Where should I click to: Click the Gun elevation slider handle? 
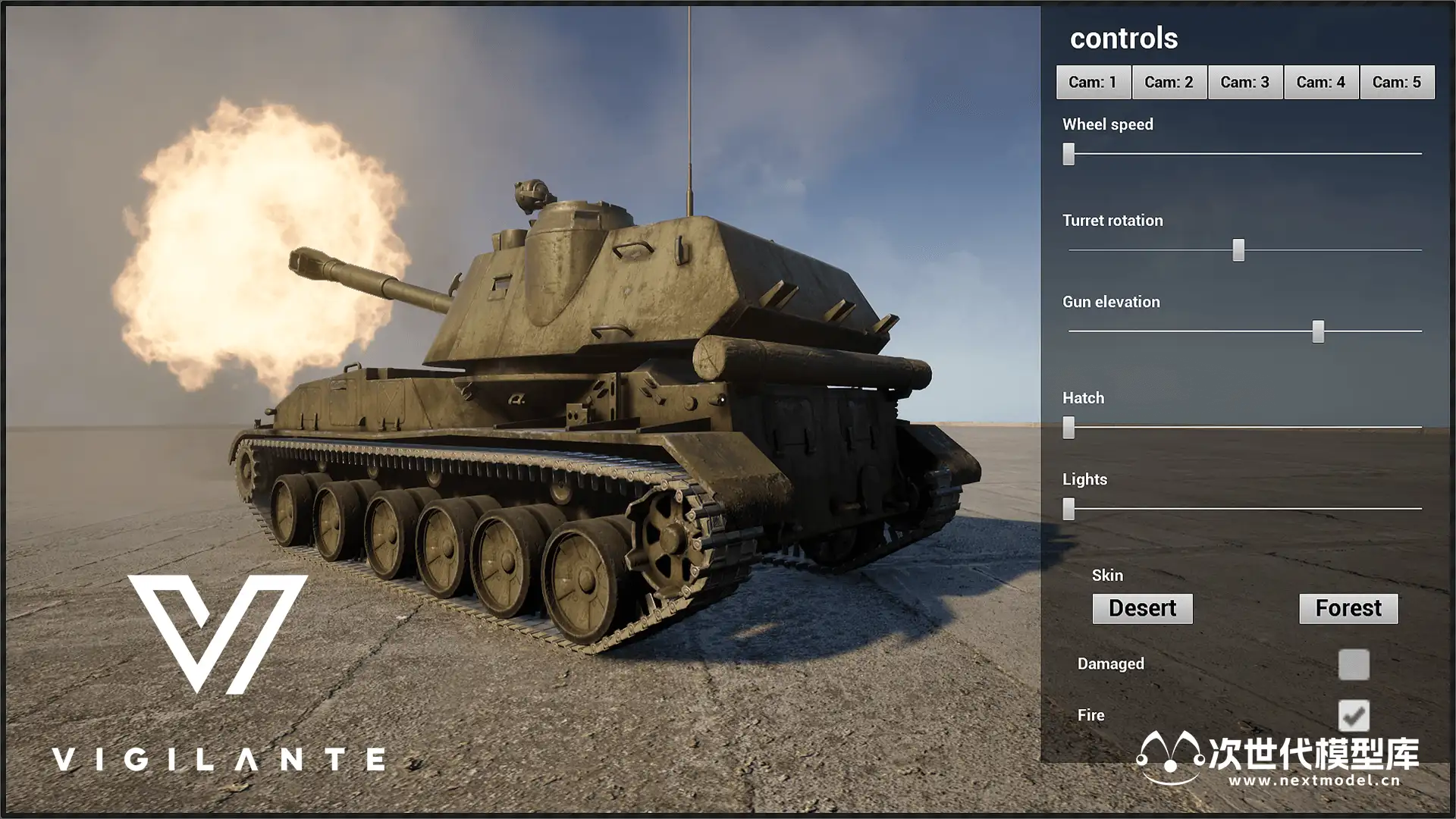pos(1318,331)
